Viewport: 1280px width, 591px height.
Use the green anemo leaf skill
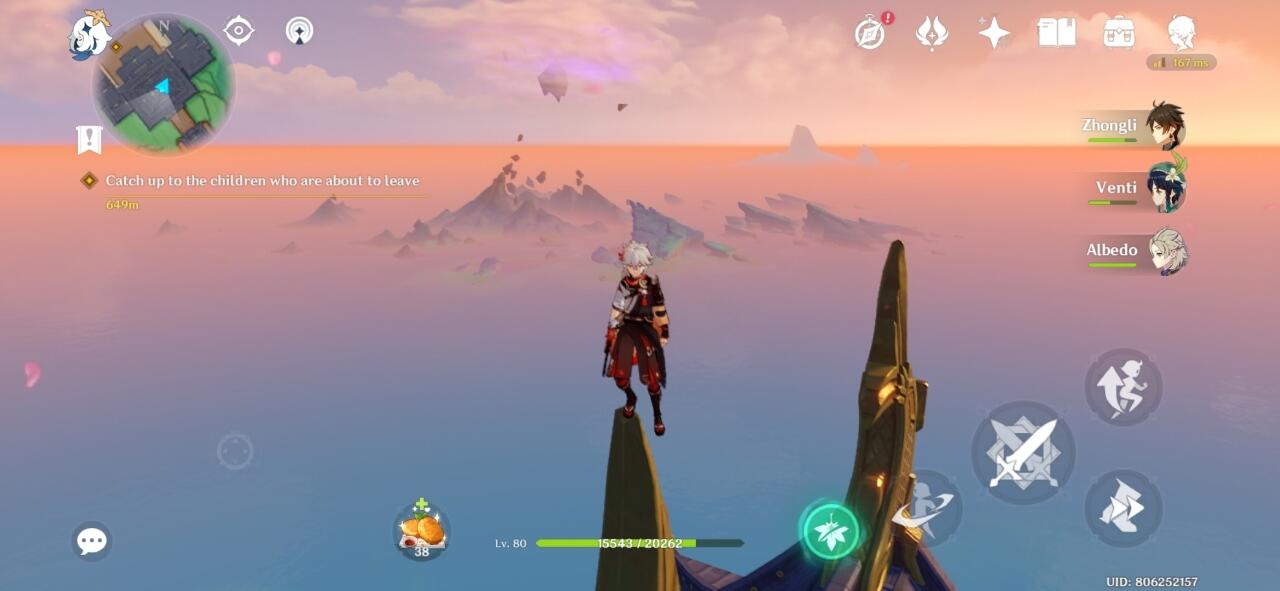point(831,530)
